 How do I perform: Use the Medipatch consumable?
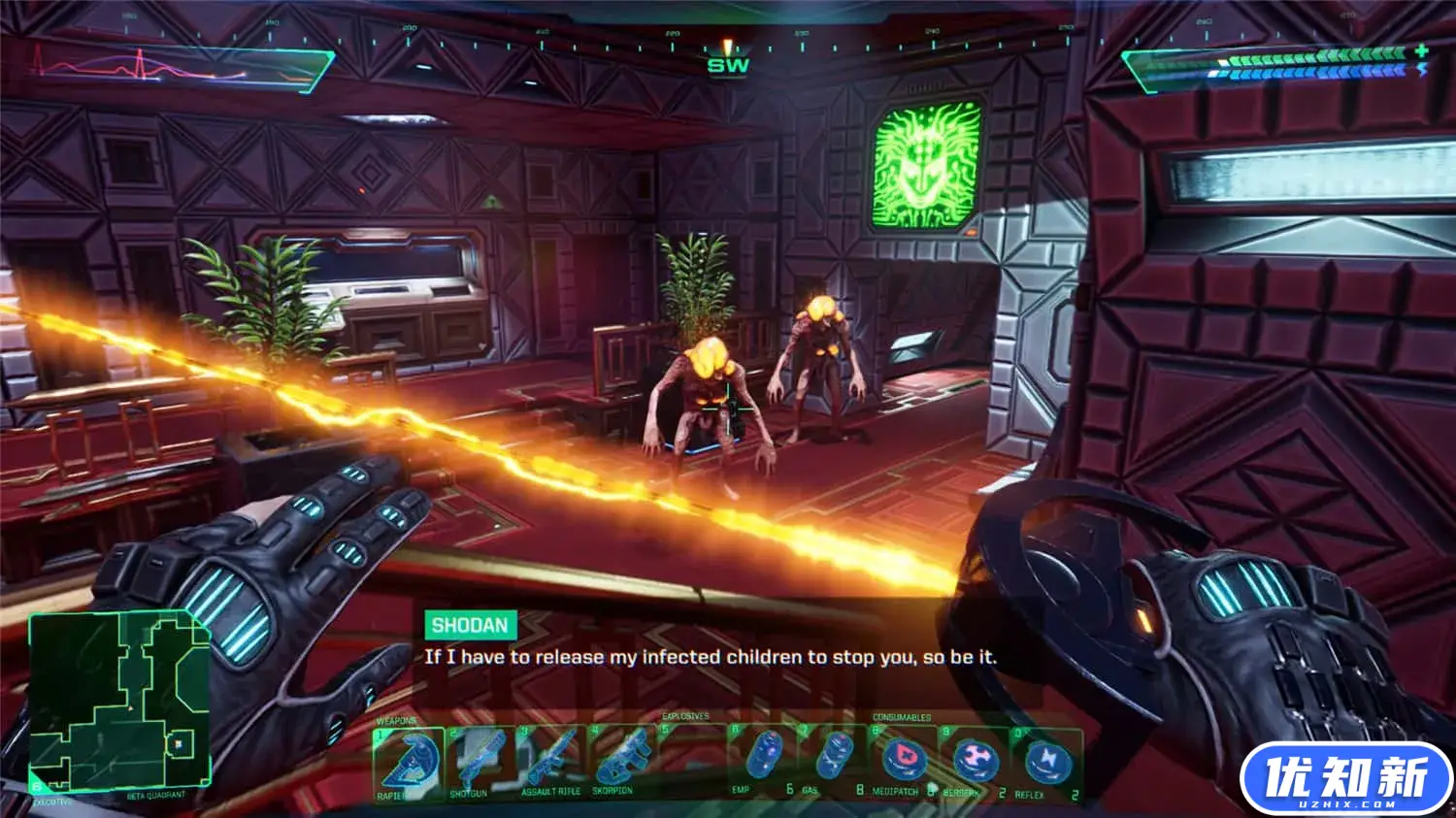pyautogui.click(x=904, y=762)
